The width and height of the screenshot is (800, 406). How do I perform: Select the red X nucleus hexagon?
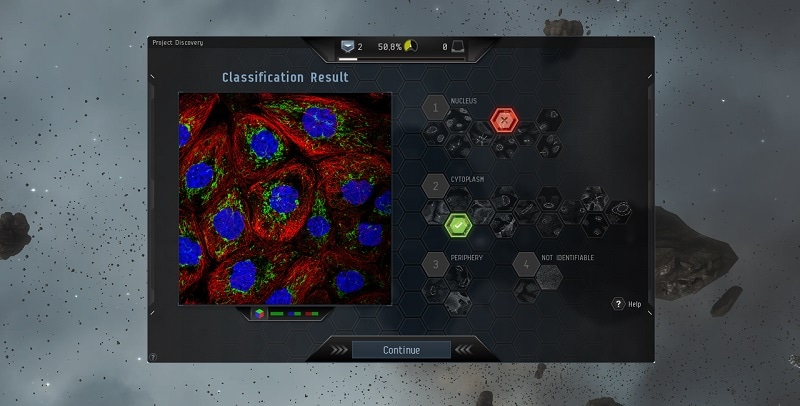505,122
